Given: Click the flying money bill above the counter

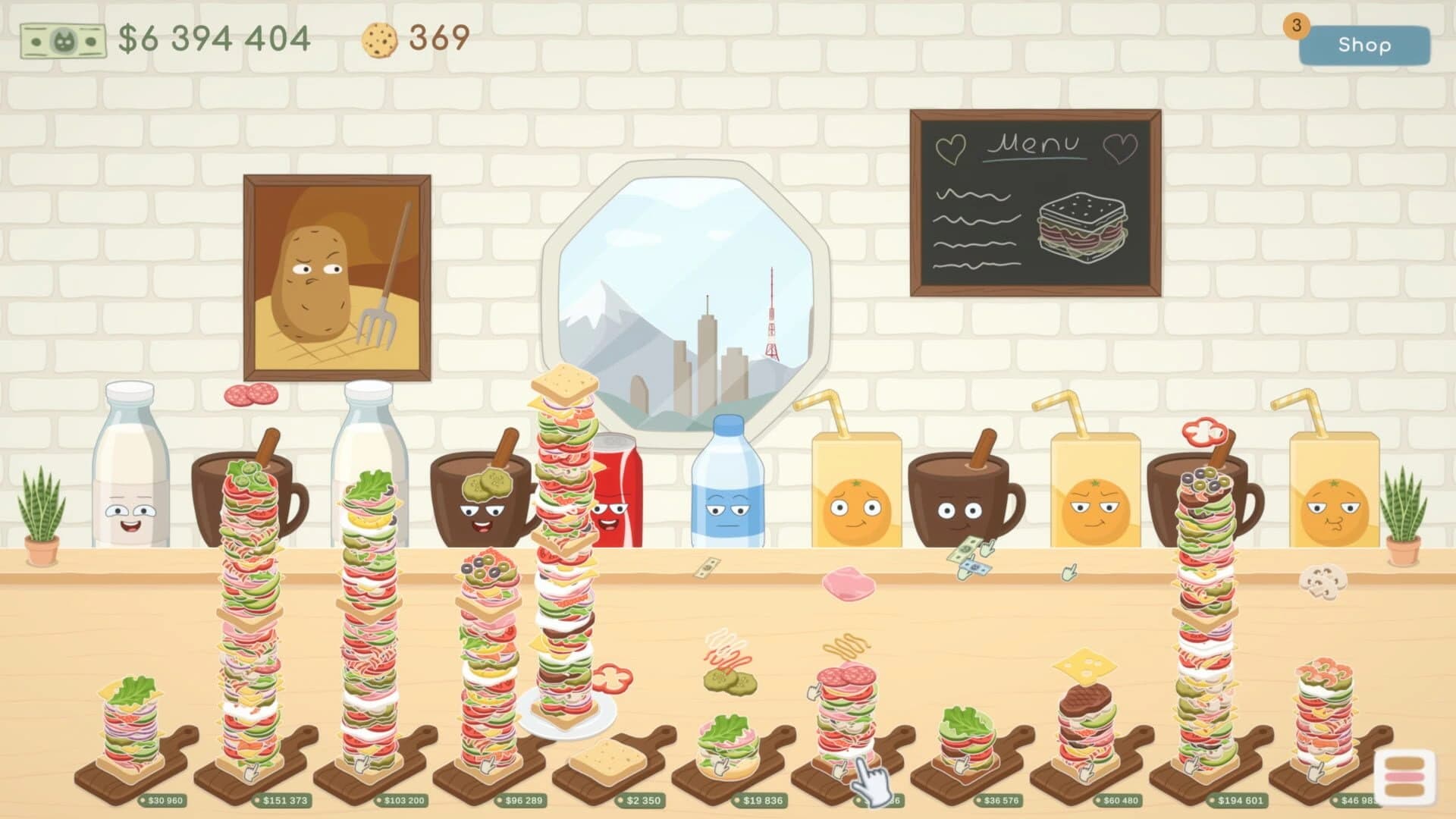Looking at the screenshot, I should point(705,569).
